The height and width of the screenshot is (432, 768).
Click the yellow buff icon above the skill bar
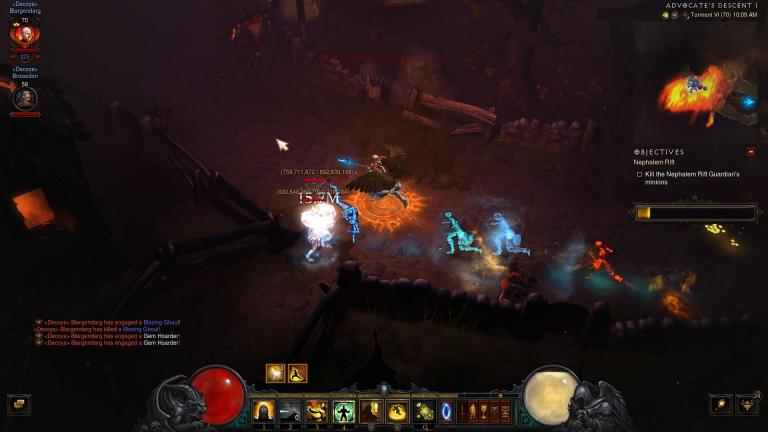[x=275, y=373]
